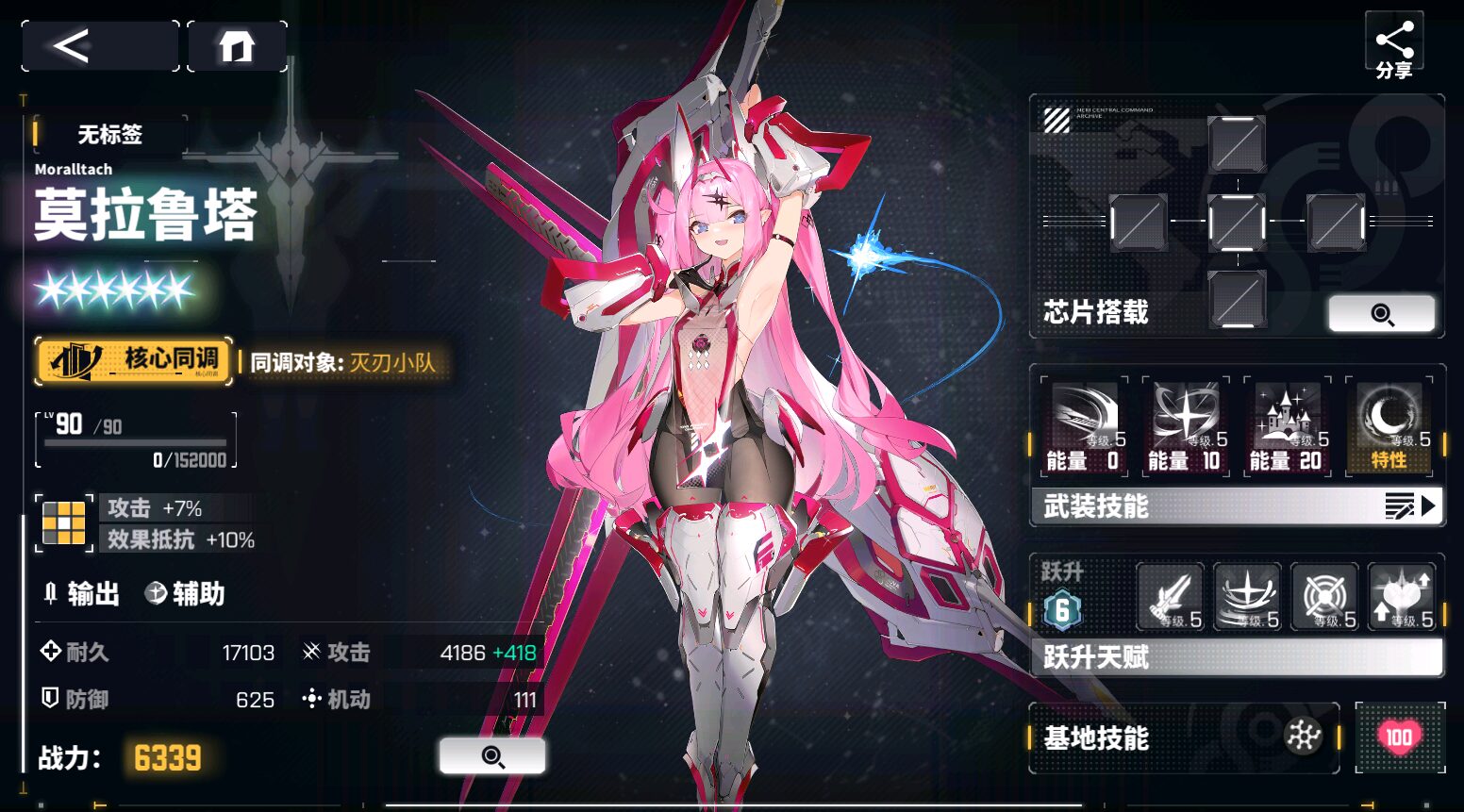Go back using the arrow button
Screen dimensions: 1464x812
99,45
